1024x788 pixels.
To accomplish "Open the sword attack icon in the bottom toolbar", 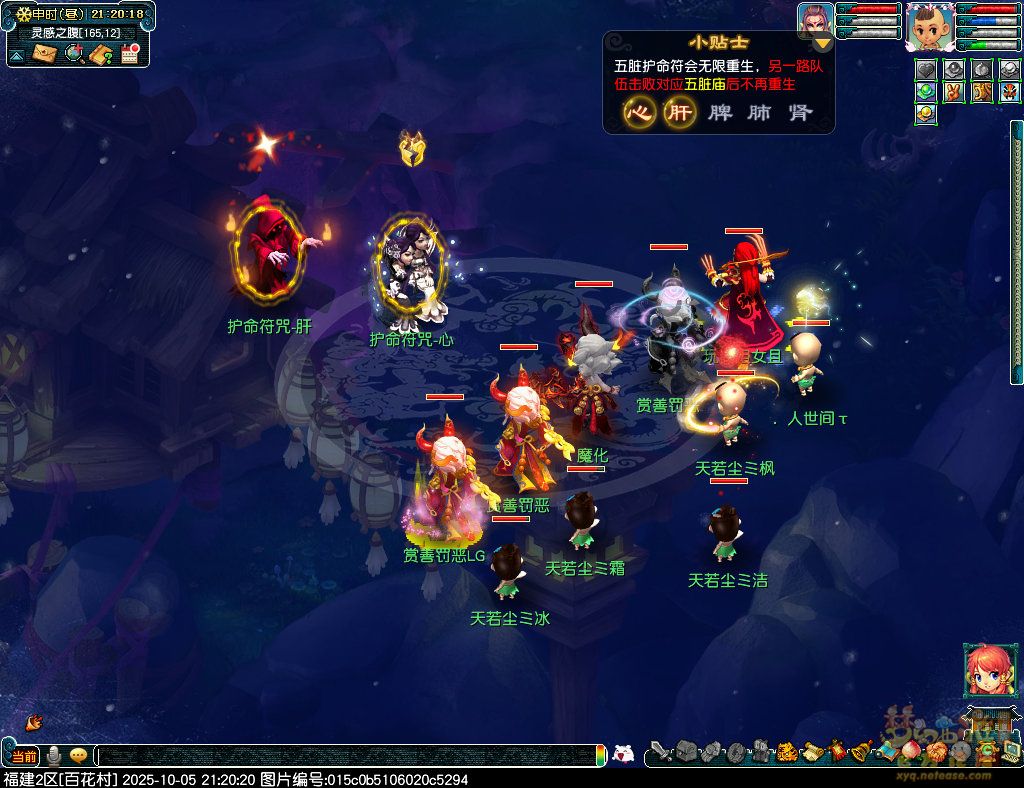I will (x=660, y=752).
